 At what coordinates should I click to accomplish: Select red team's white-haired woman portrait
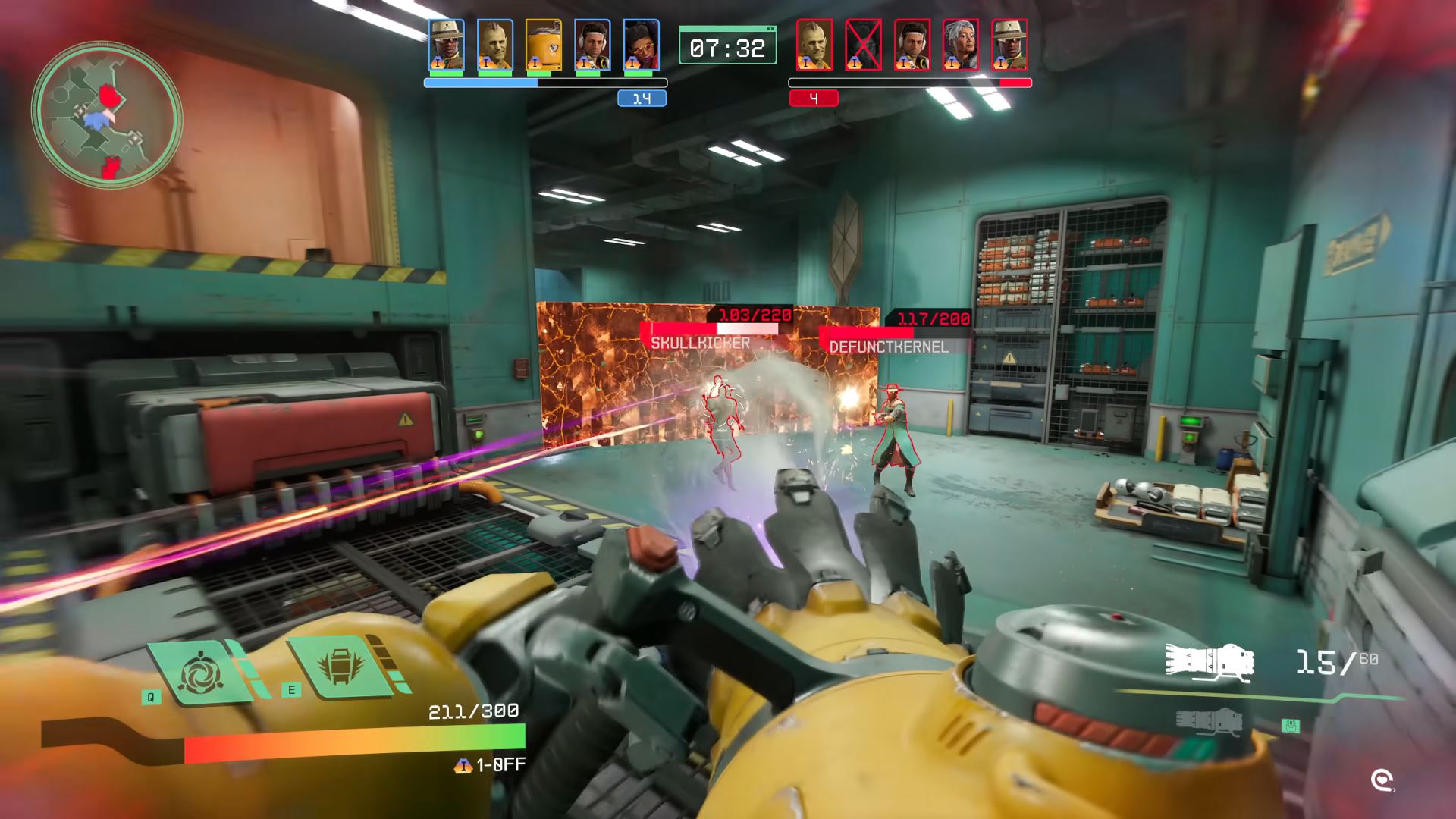961,45
